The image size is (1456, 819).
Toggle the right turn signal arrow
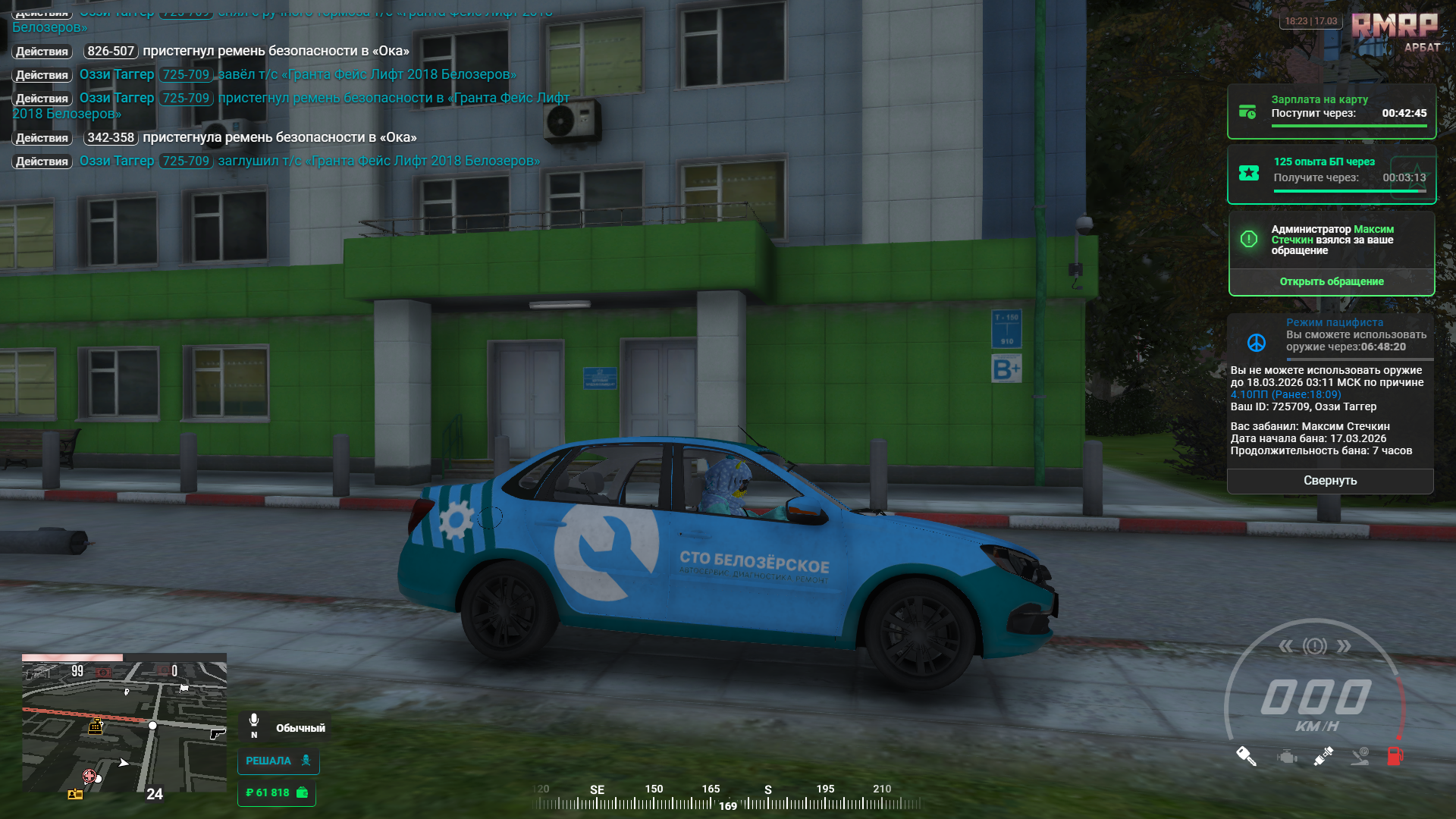[x=1344, y=646]
